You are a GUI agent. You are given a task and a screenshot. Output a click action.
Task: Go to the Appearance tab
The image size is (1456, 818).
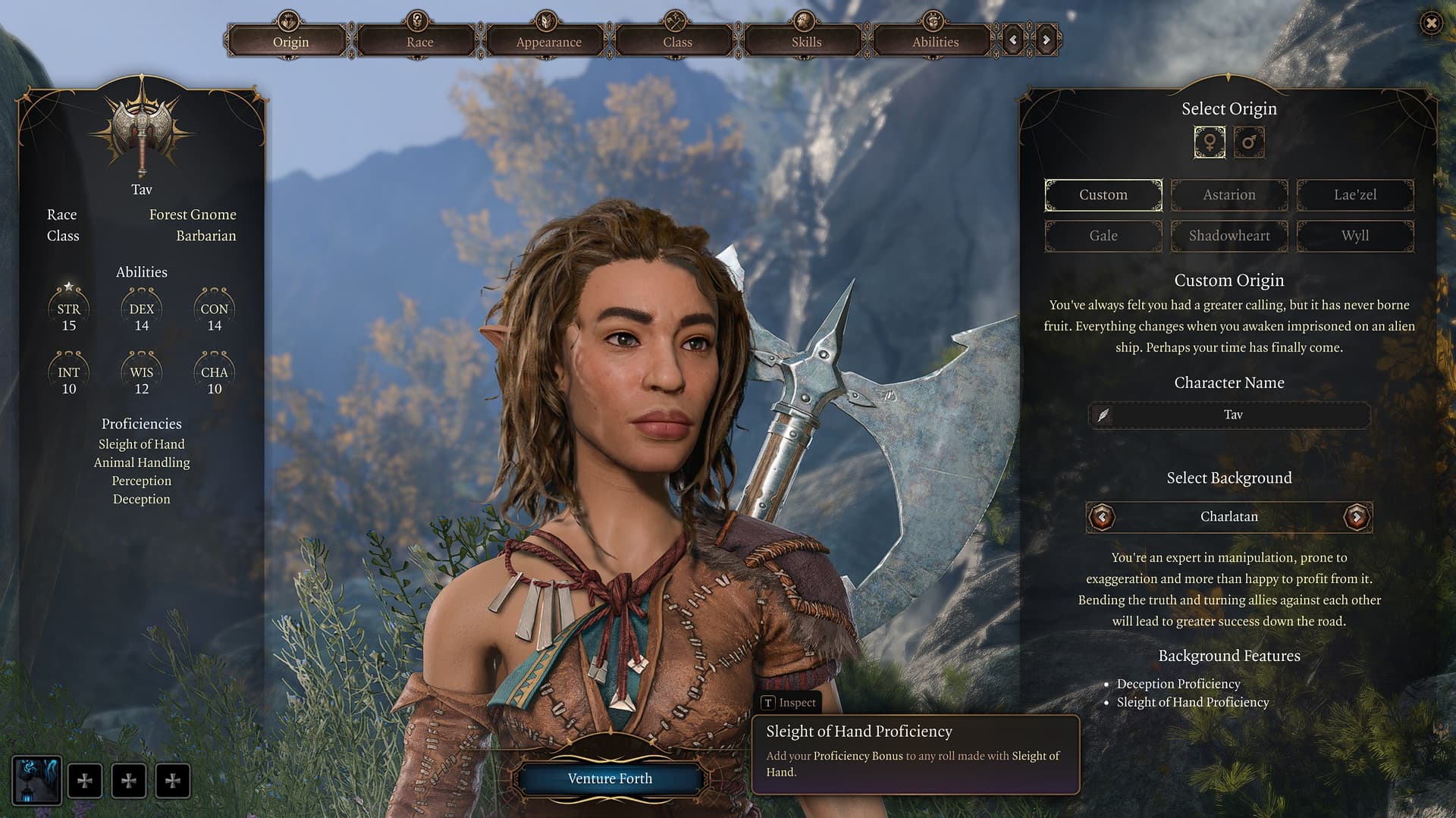(548, 42)
